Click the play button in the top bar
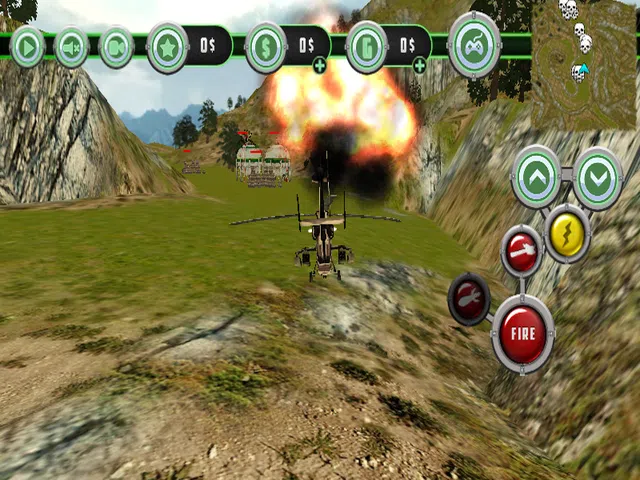This screenshot has height=480, width=640. tap(27, 47)
